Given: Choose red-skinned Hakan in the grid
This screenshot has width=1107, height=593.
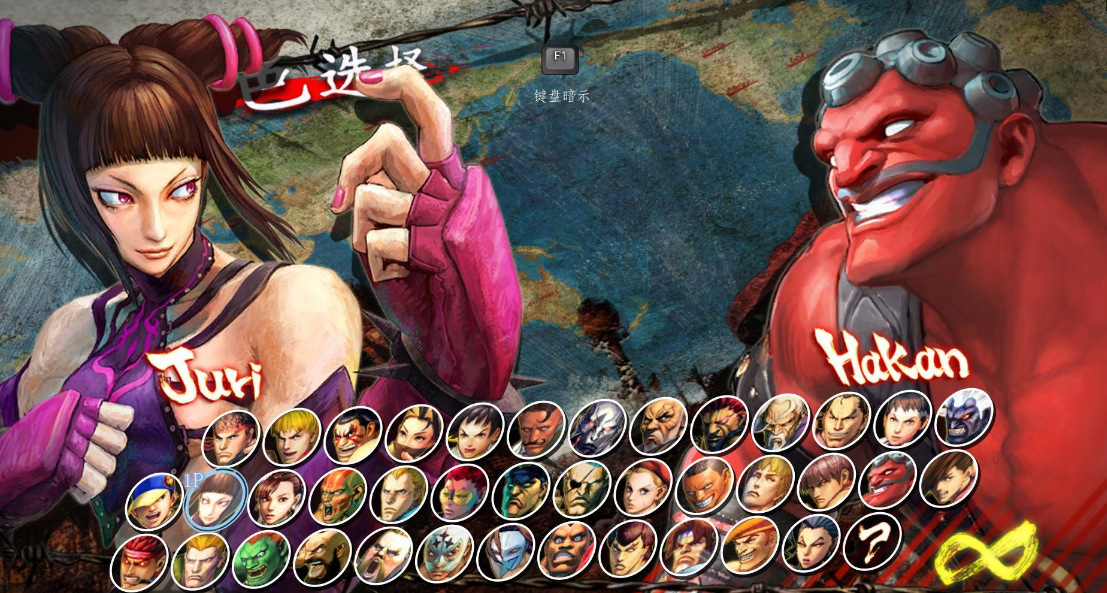Looking at the screenshot, I should (887, 479).
